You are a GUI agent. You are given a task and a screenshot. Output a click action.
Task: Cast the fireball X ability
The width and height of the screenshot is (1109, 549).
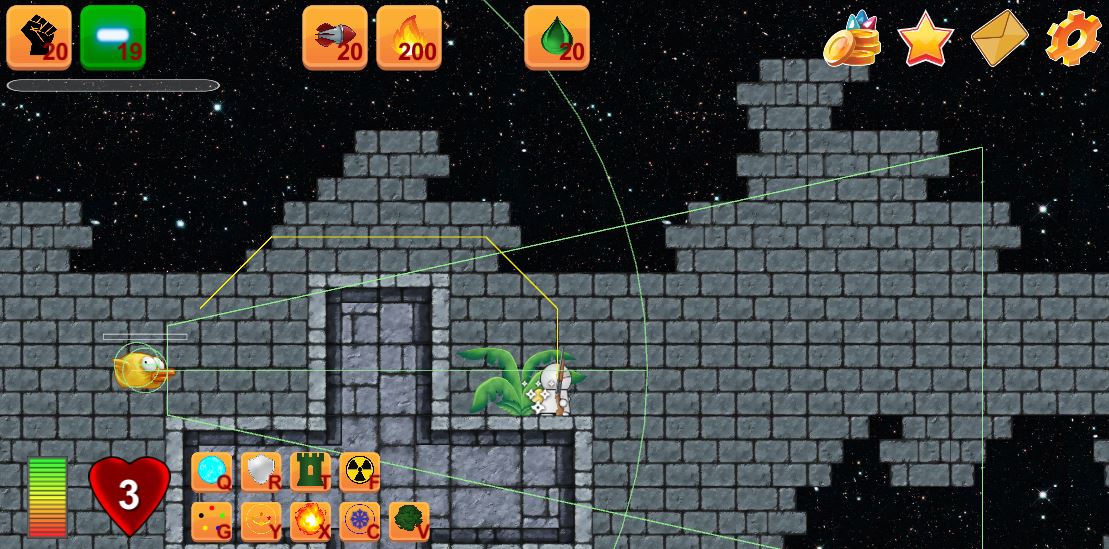click(x=310, y=521)
